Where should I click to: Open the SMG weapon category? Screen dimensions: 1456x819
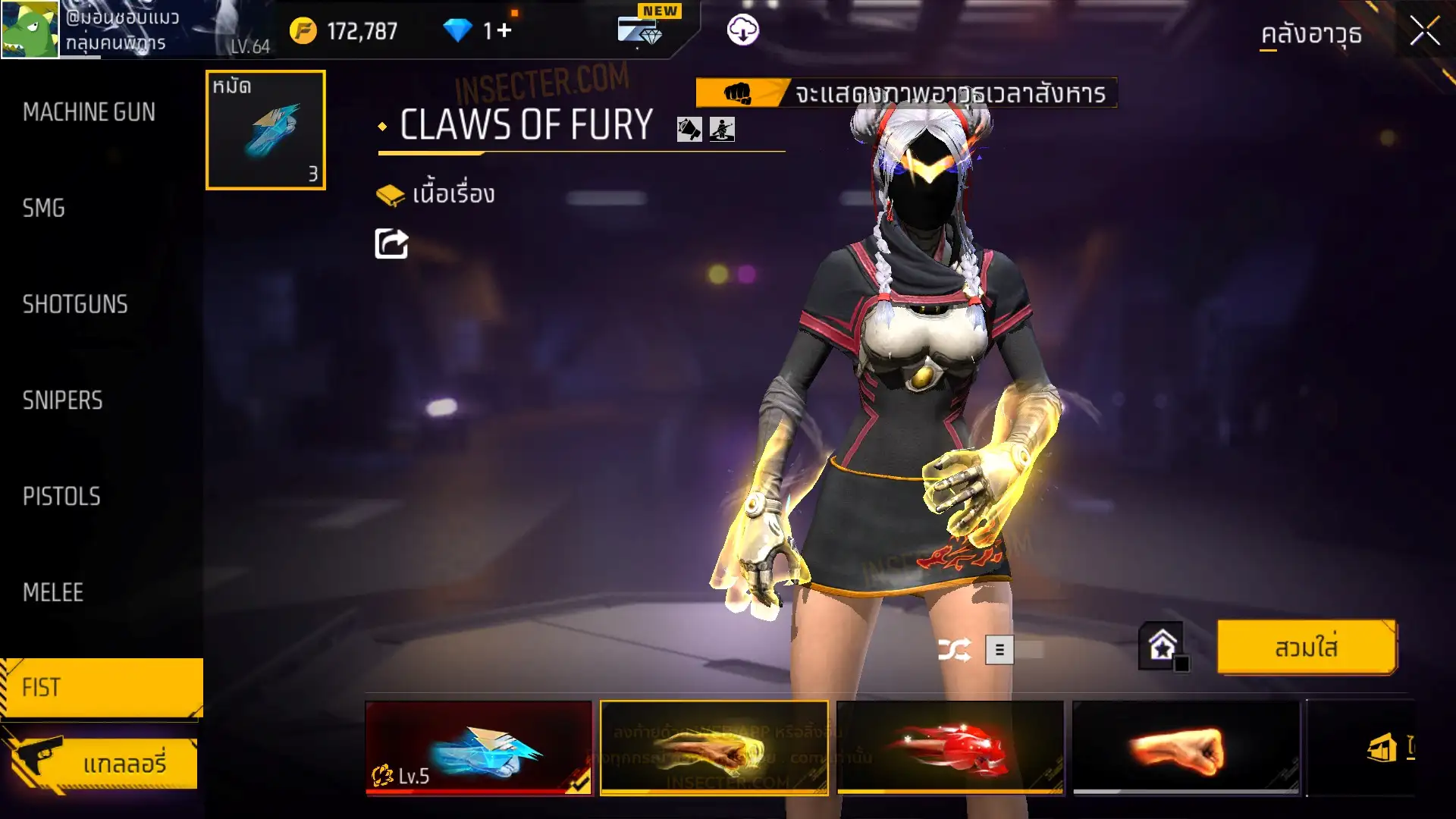coord(44,208)
